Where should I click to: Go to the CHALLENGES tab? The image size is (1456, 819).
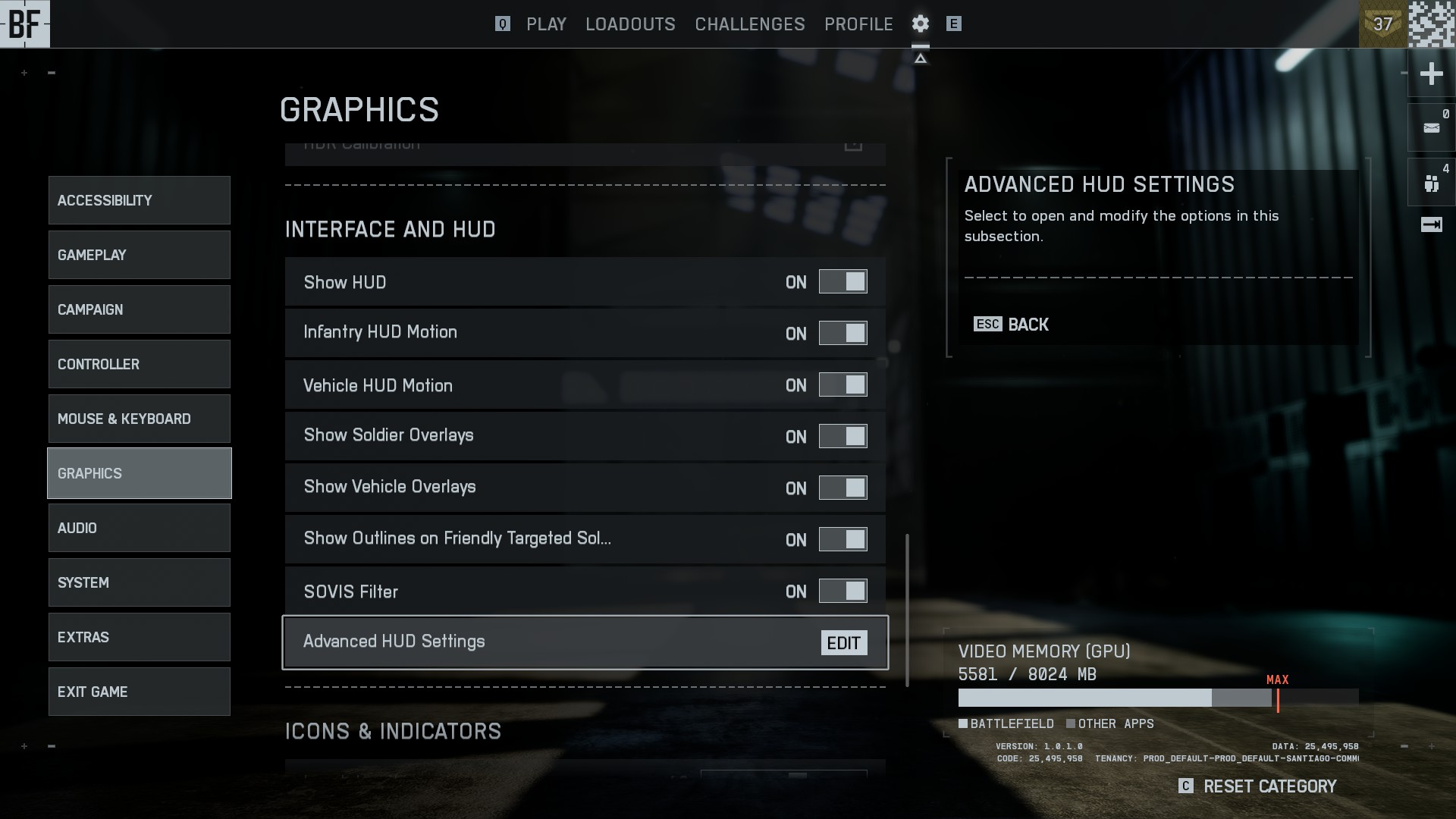(x=749, y=24)
